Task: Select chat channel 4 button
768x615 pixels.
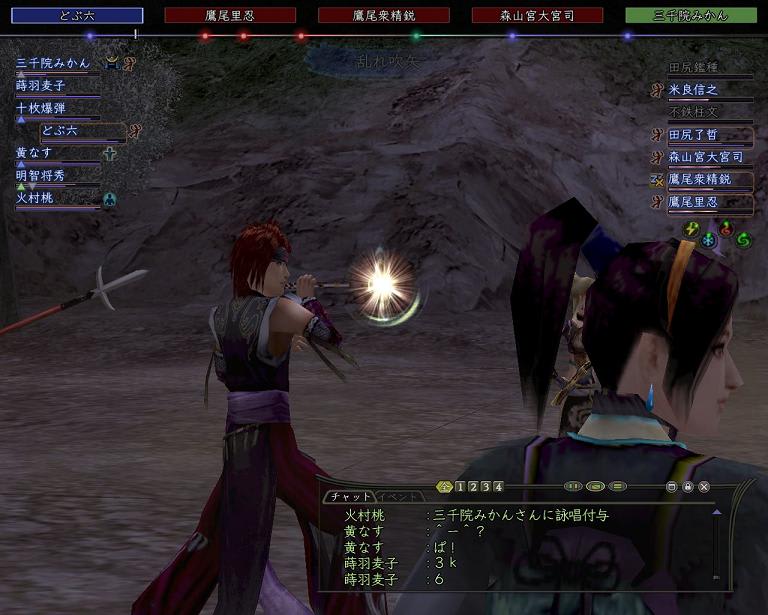Action: point(498,487)
